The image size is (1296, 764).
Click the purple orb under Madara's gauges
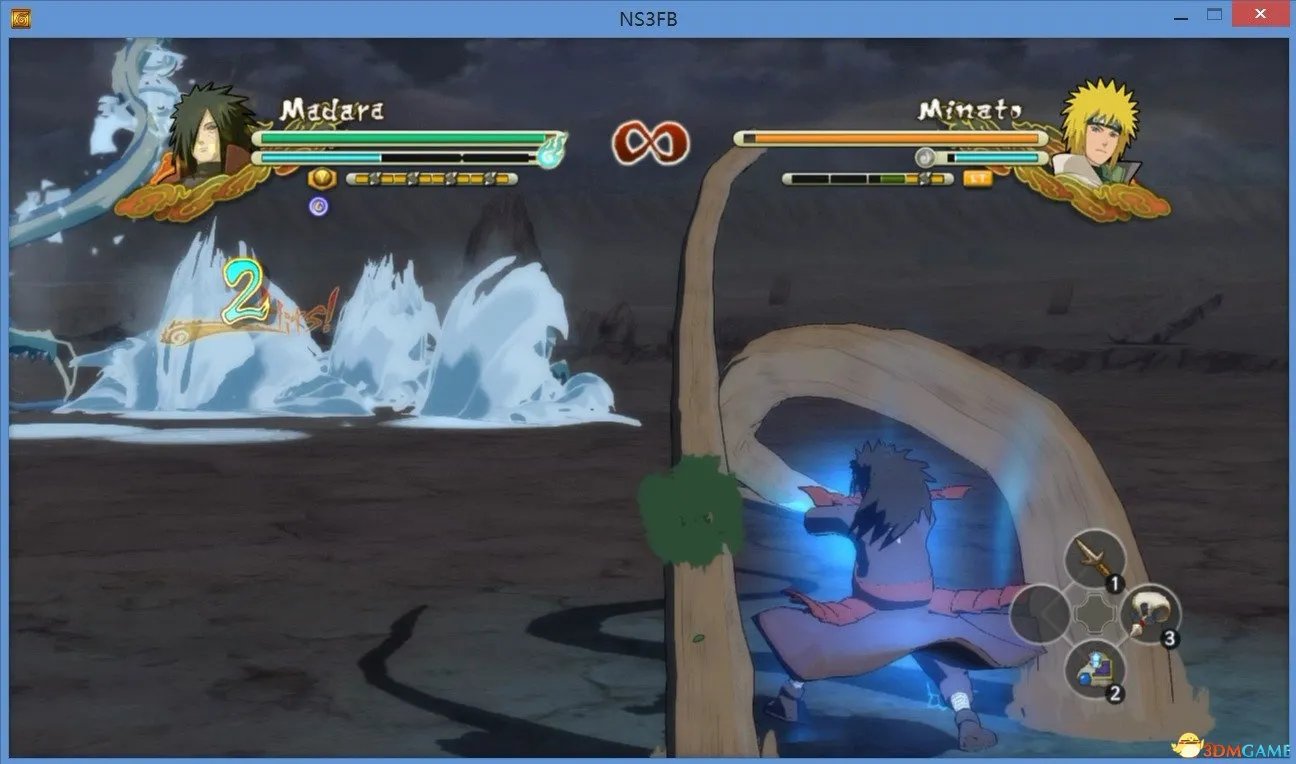coord(317,206)
